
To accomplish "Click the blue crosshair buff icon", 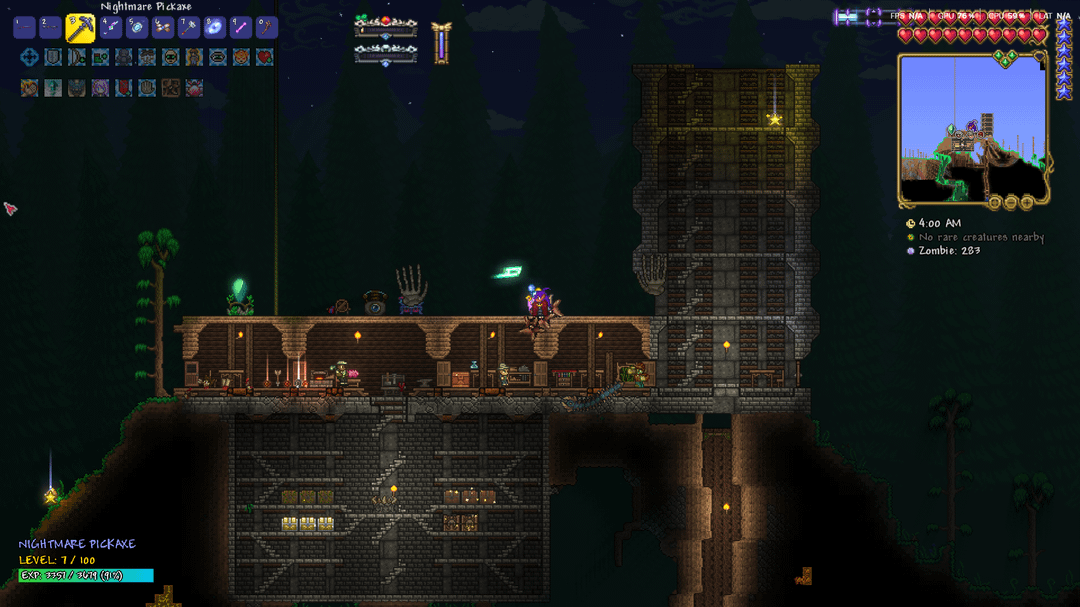I will (x=29, y=57).
